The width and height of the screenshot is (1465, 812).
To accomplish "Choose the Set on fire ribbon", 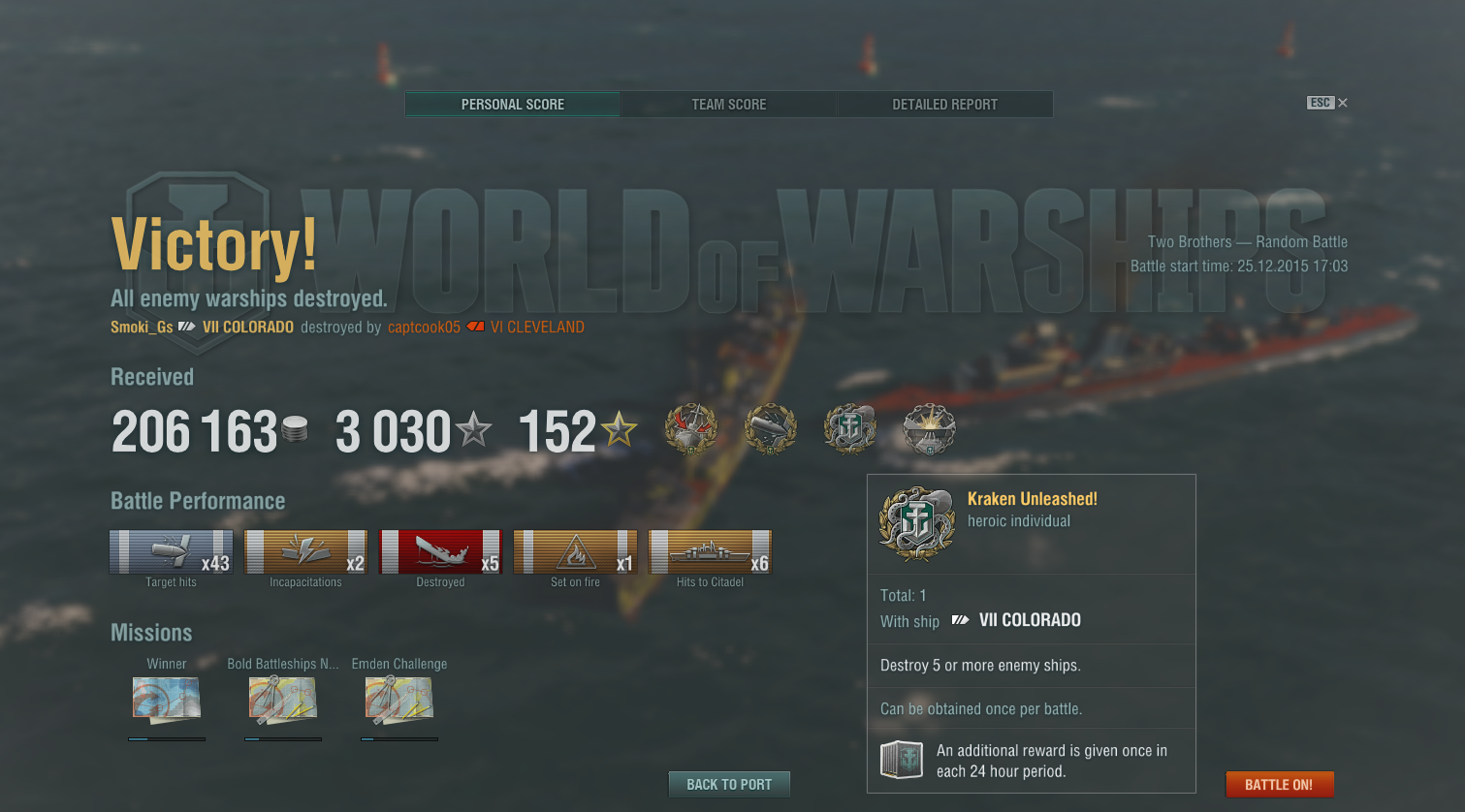I will click(x=575, y=552).
